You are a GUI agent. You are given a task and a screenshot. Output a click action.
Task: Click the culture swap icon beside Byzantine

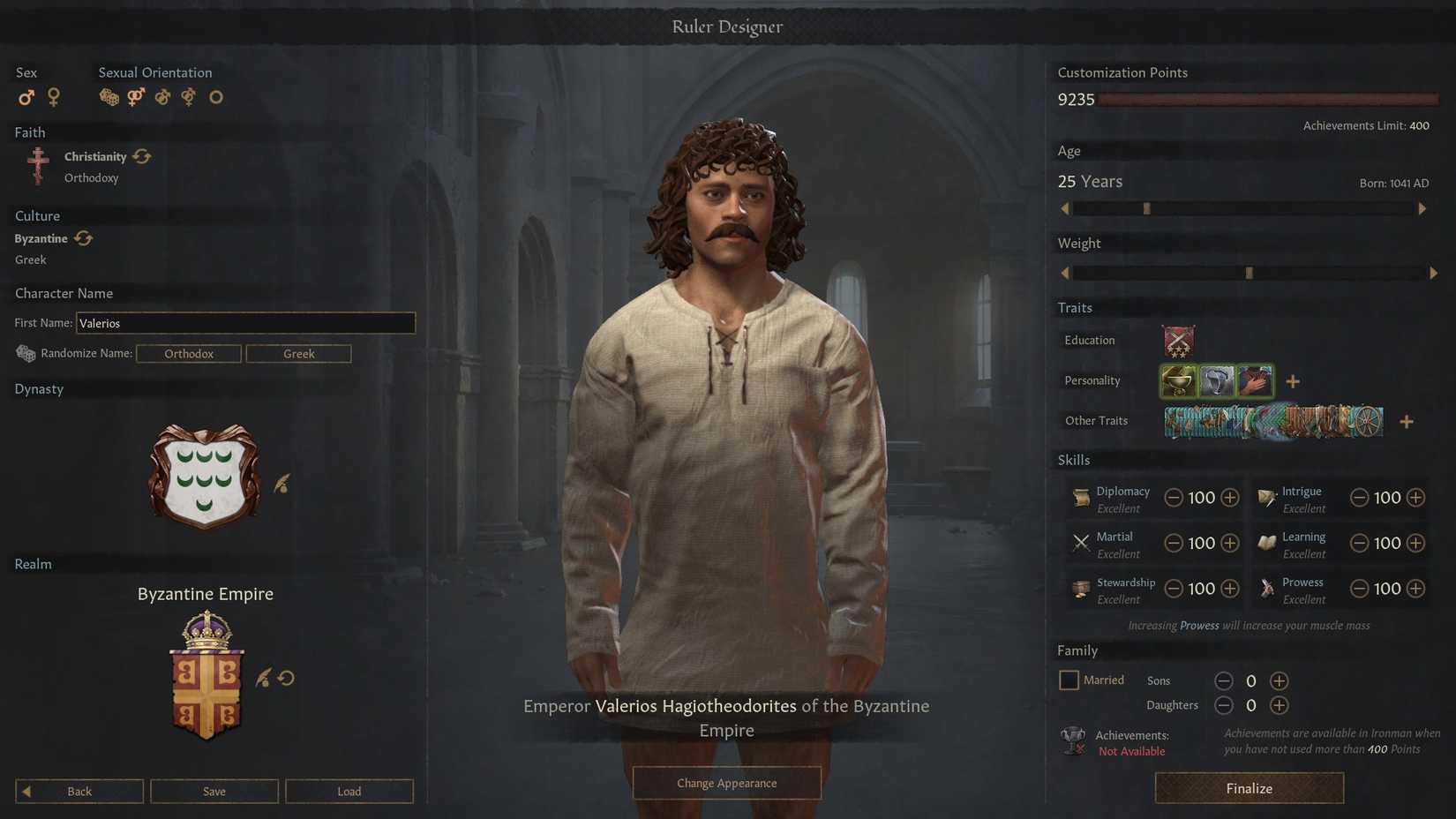pyautogui.click(x=83, y=237)
